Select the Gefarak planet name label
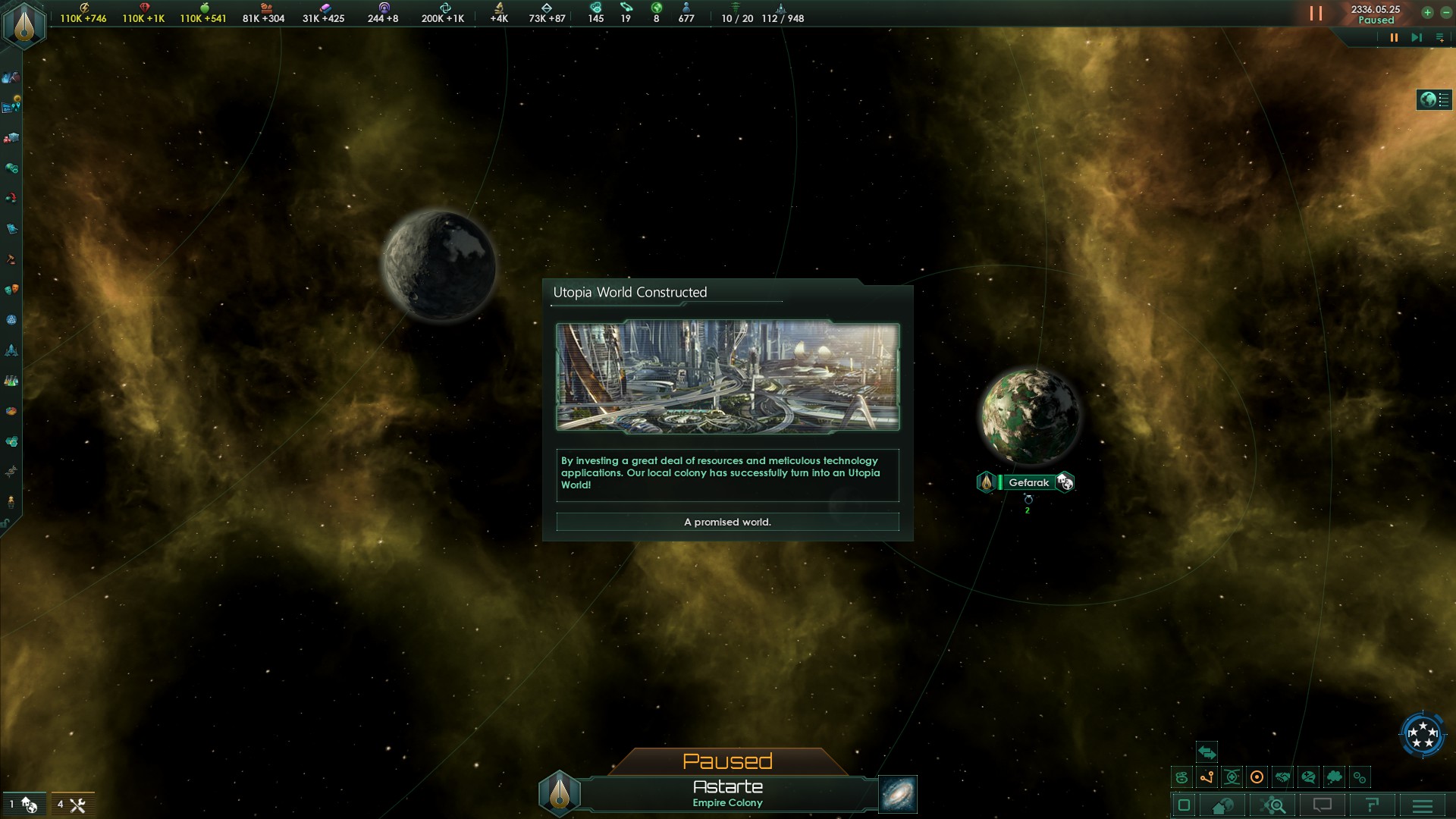 pos(1028,482)
